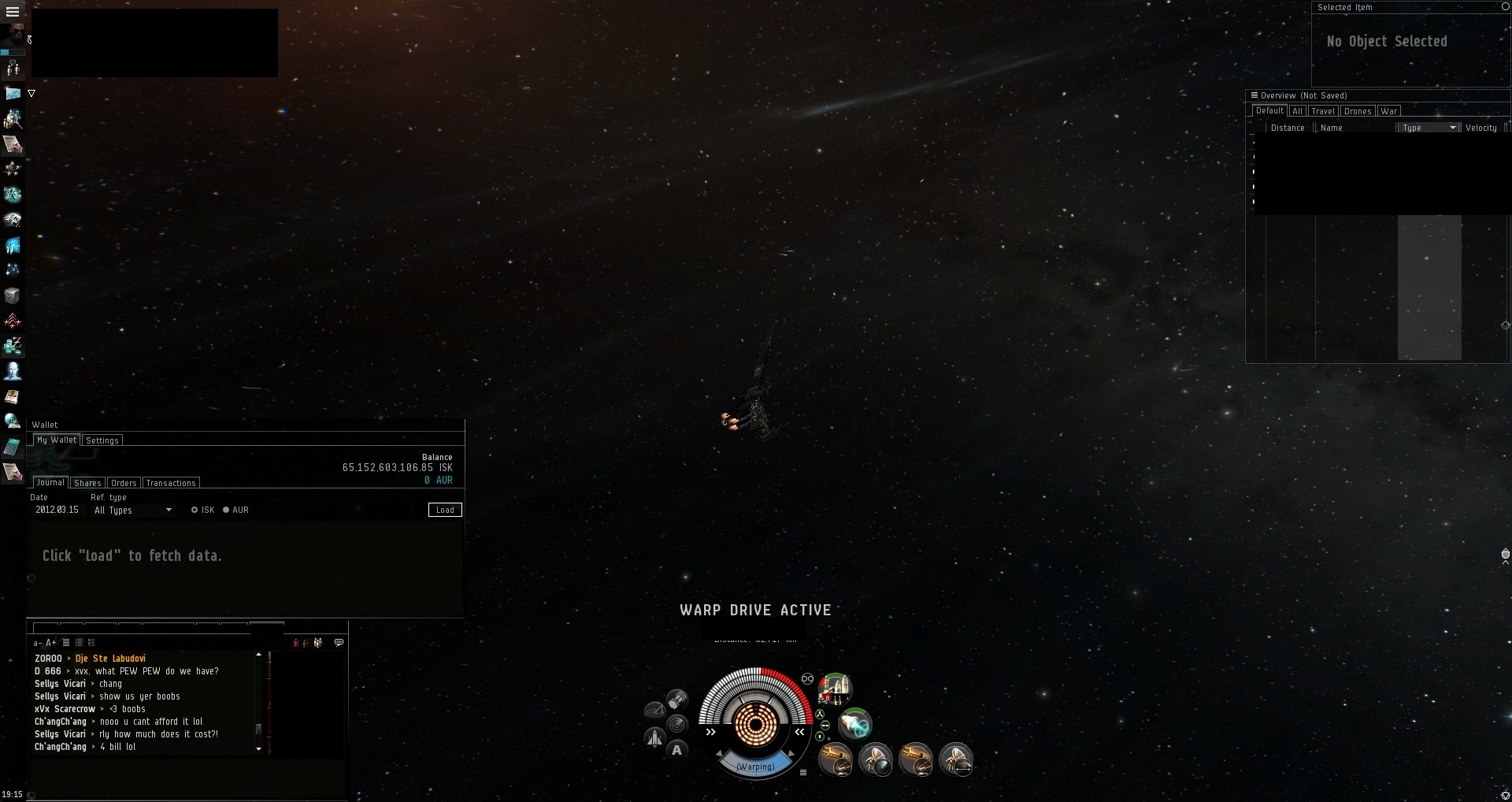This screenshot has height=802, width=1512.
Task: Switch the overview to the Travel tab
Action: pos(1323,111)
